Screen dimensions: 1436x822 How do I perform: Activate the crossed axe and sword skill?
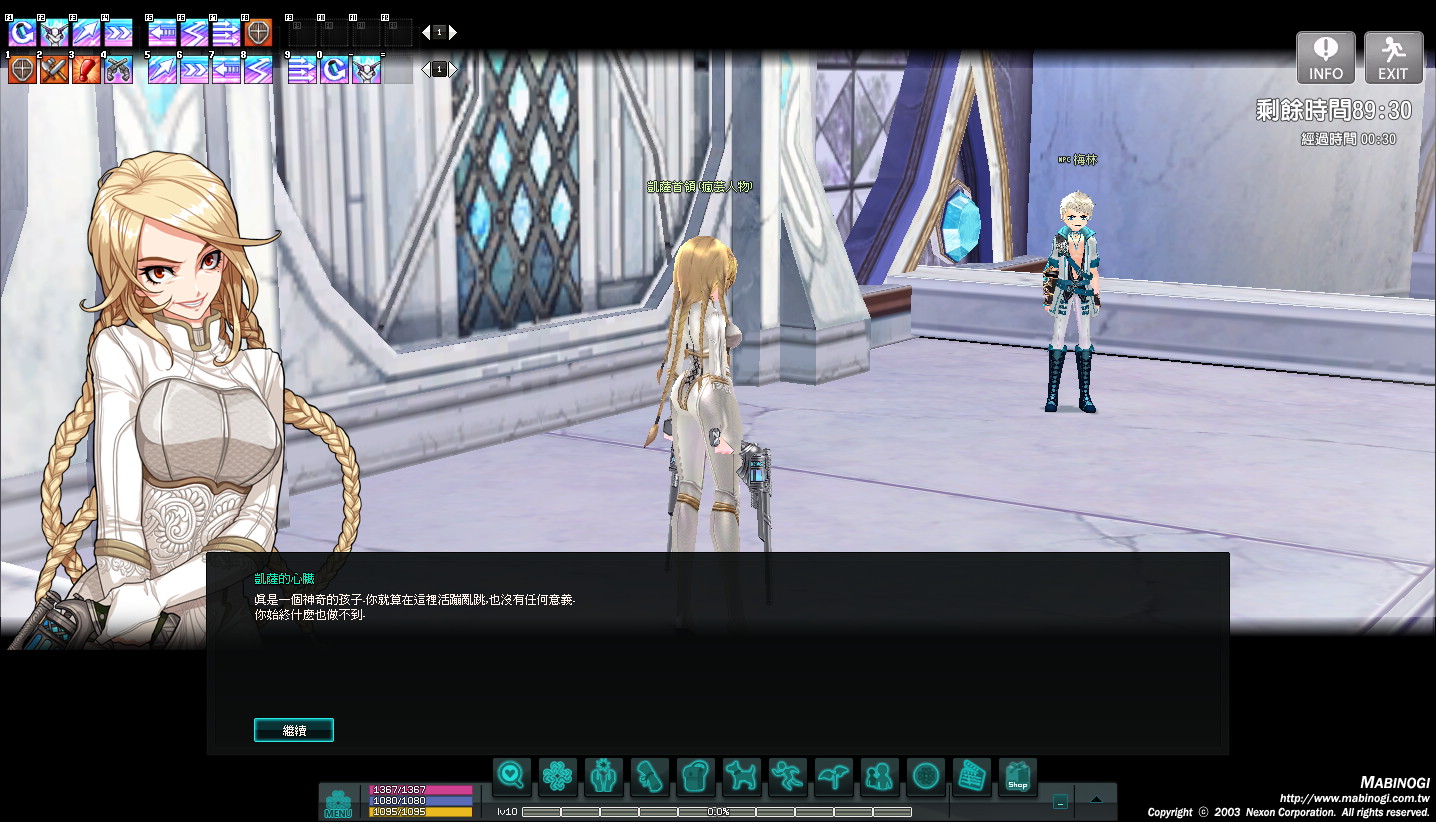54,69
